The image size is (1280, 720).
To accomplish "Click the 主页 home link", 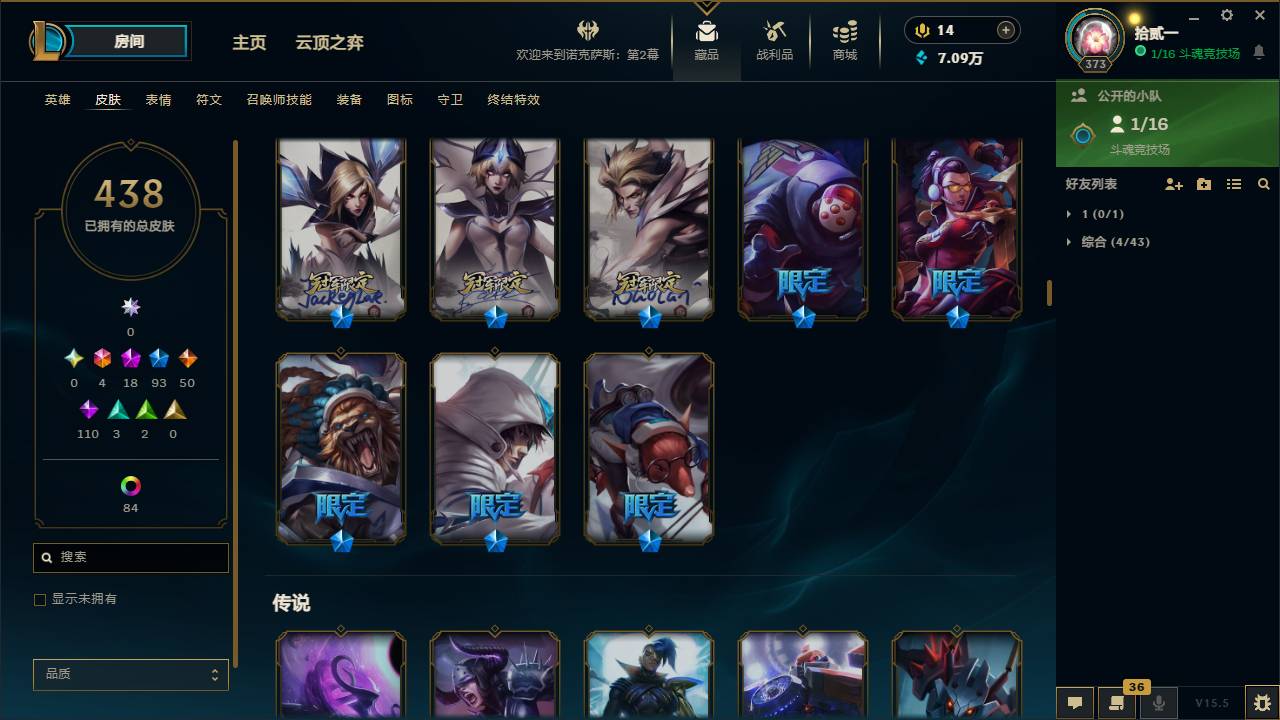I will coord(249,43).
